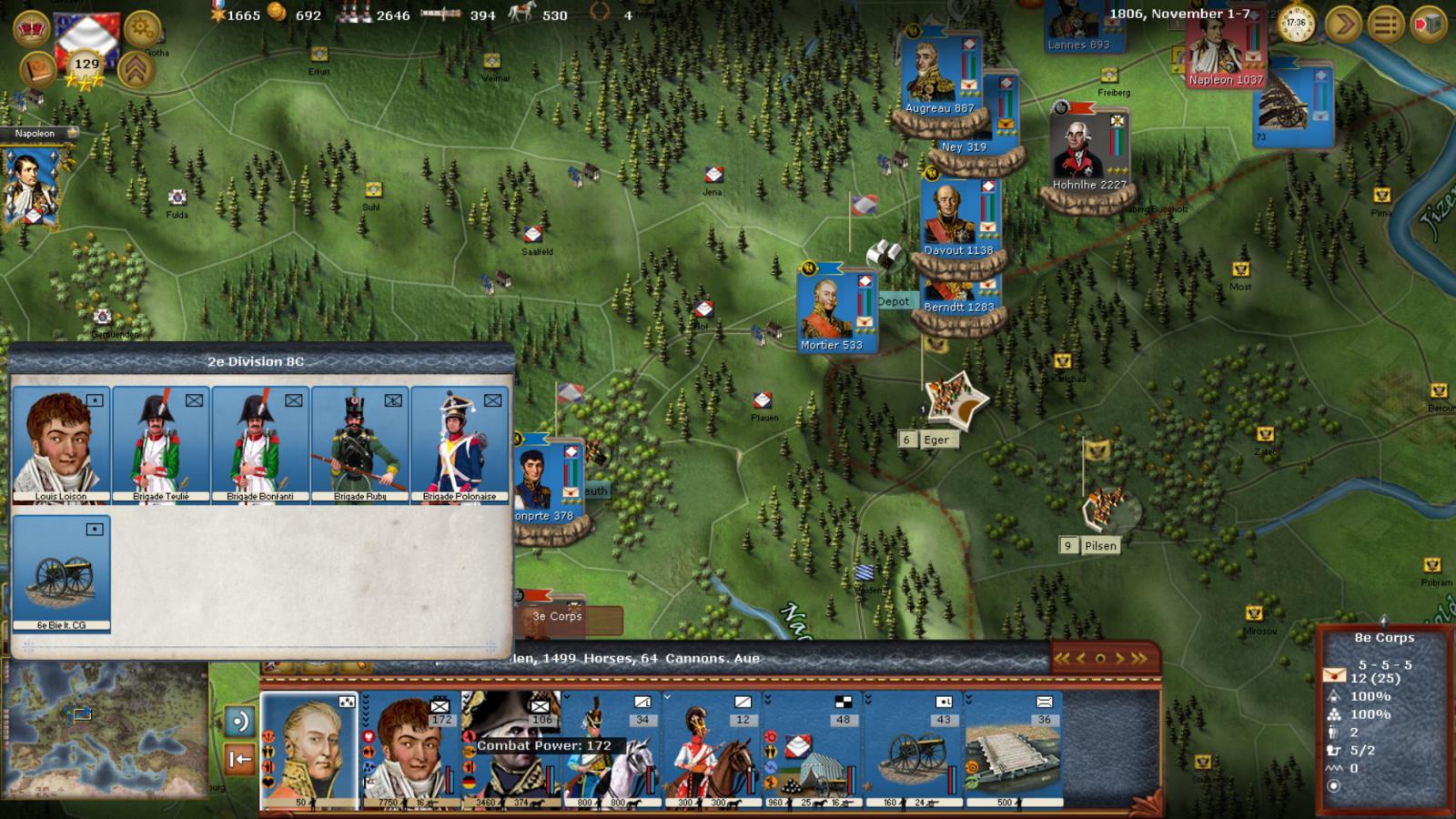
Task: Pick the Brigade Ruby unit card
Action: (x=360, y=445)
